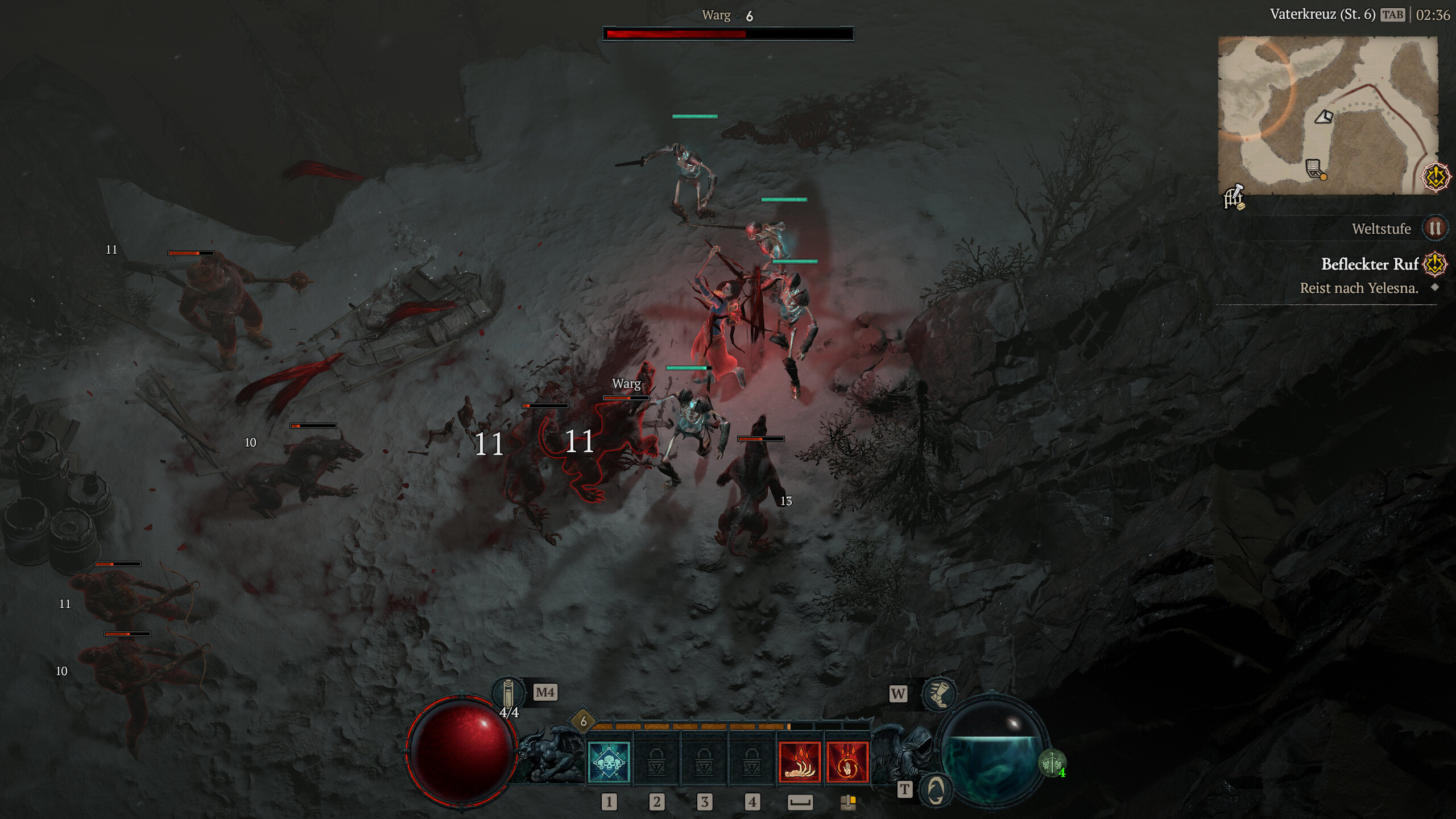This screenshot has height=819, width=1456.
Task: Click the green skeleton minion counter icon
Action: pyautogui.click(x=1052, y=762)
